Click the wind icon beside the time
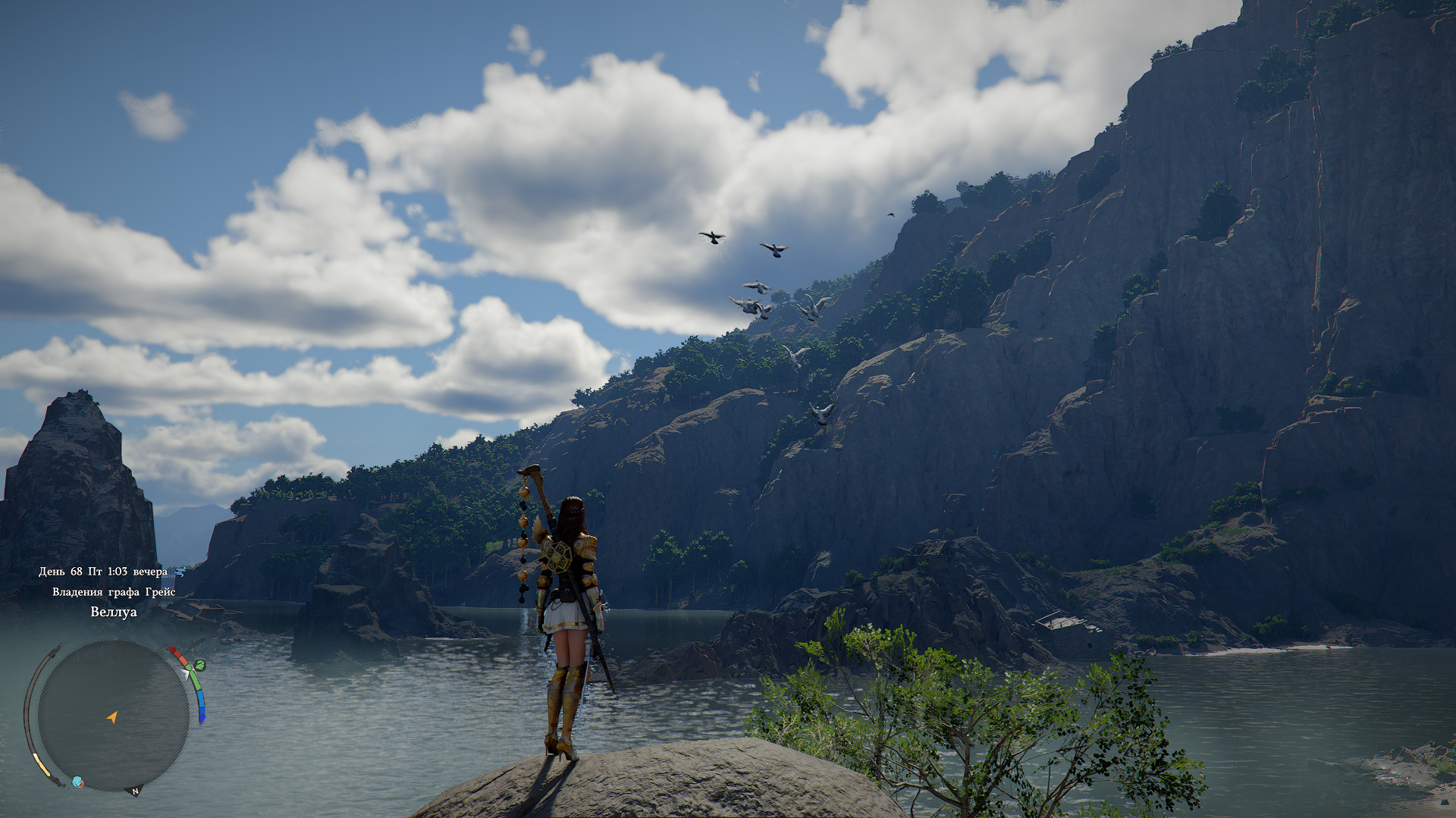This screenshot has height=818, width=1456. pyautogui.click(x=180, y=572)
